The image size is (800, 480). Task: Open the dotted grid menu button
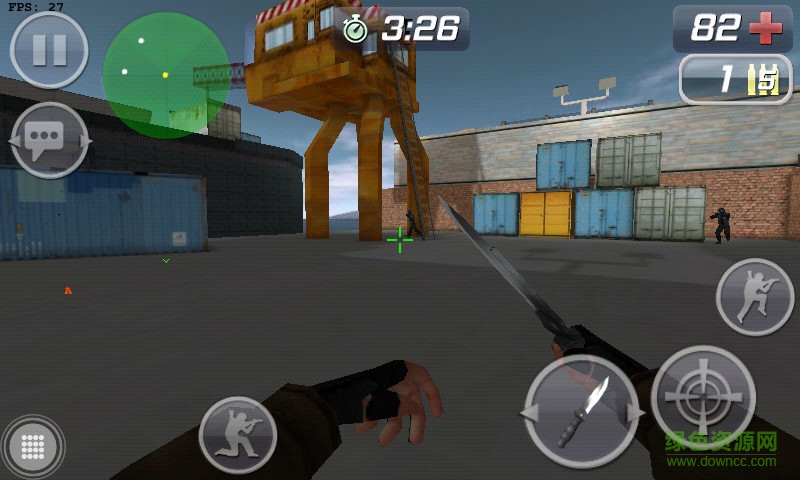(33, 446)
